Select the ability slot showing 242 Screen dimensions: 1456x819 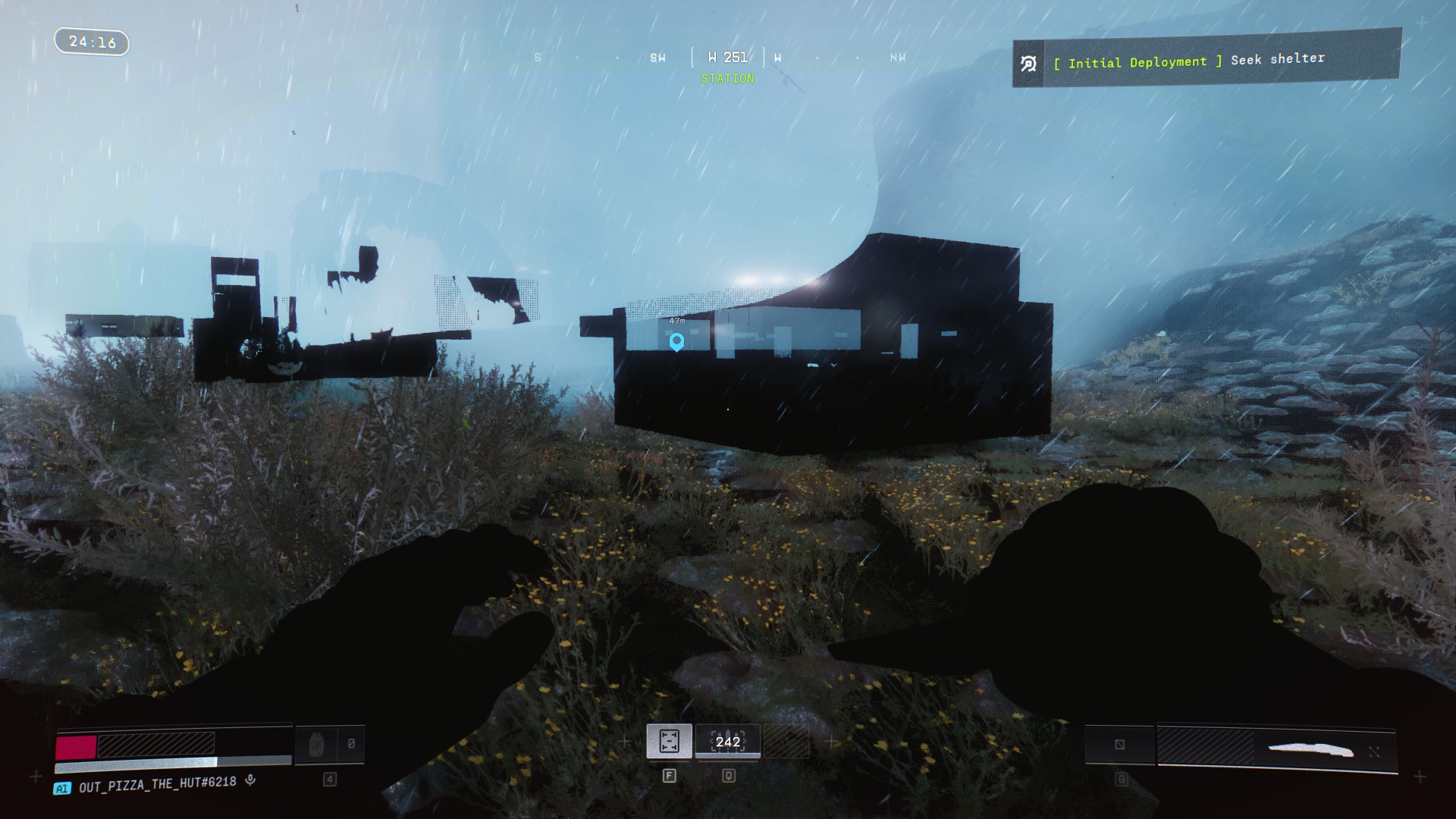(x=727, y=742)
